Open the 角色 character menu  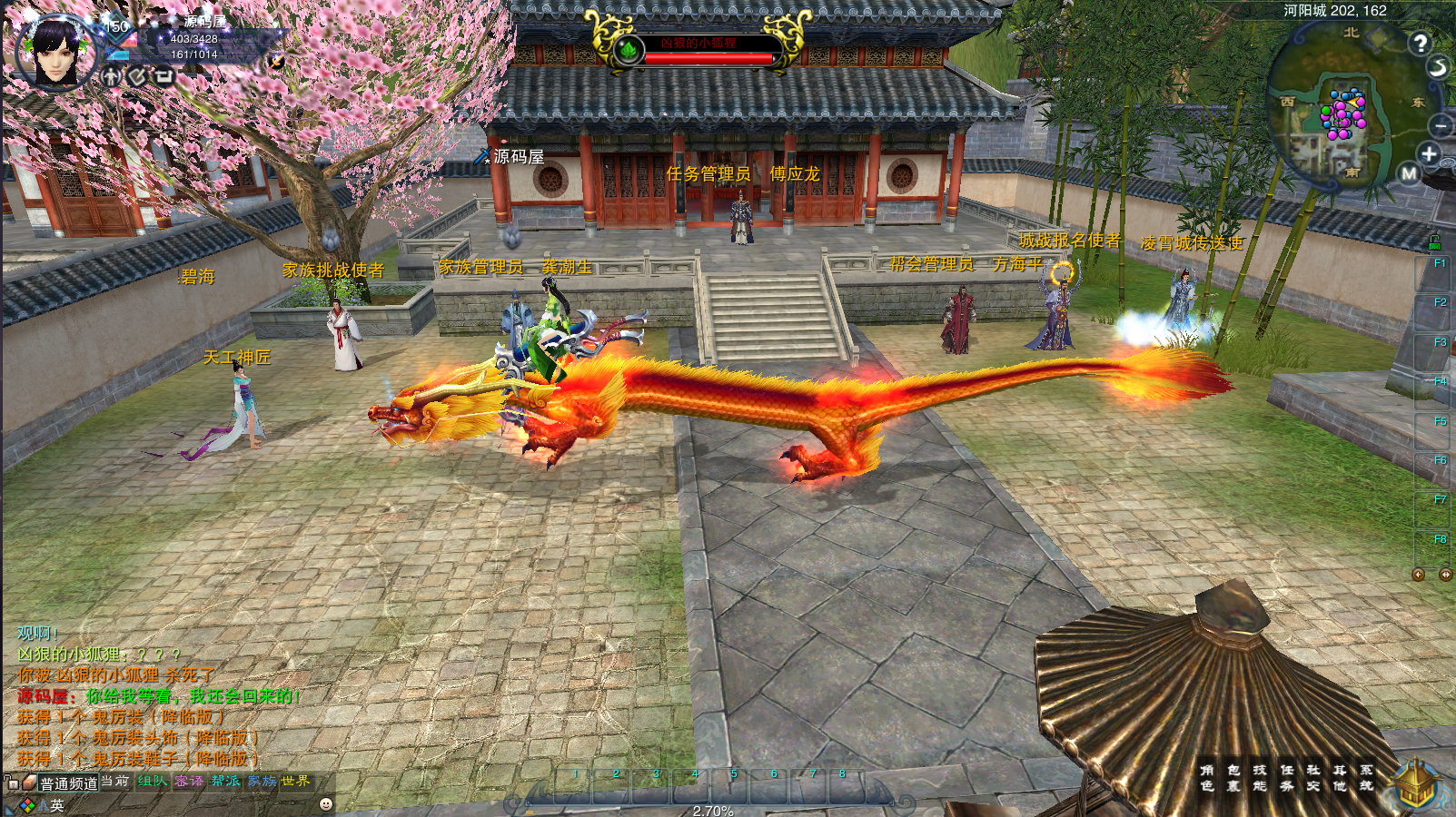pos(1206,778)
